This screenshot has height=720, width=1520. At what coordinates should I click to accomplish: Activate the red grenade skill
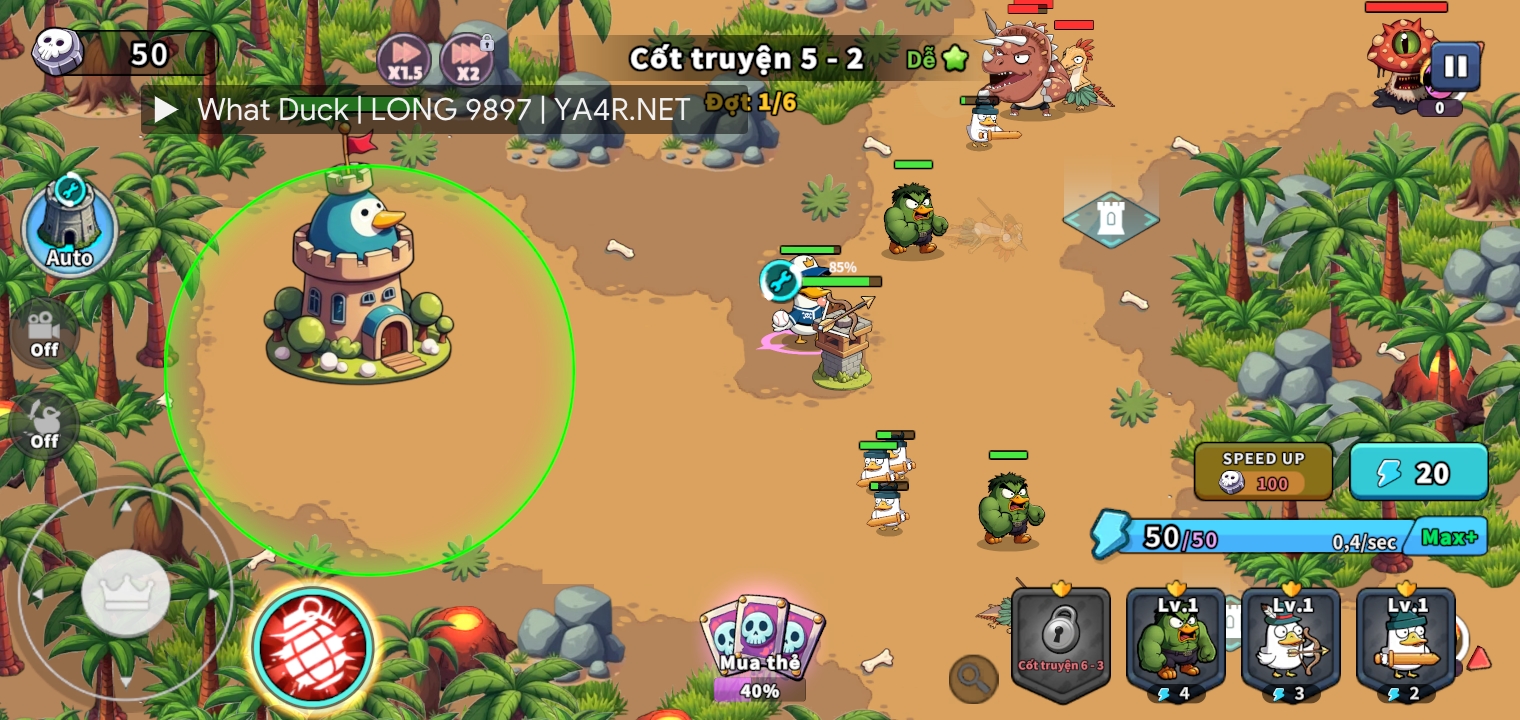tap(313, 647)
